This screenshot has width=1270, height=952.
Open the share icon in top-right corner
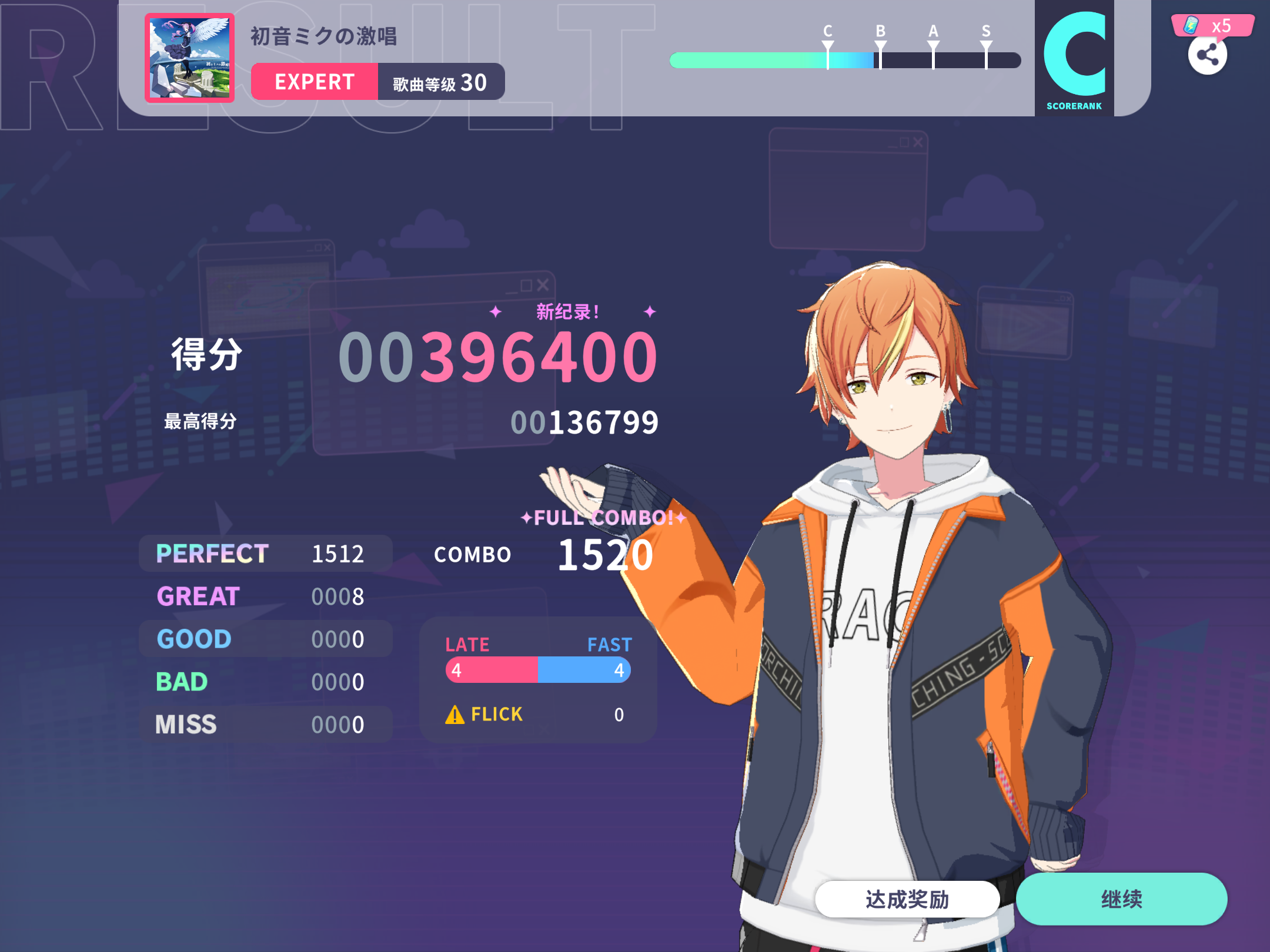coord(1208,55)
